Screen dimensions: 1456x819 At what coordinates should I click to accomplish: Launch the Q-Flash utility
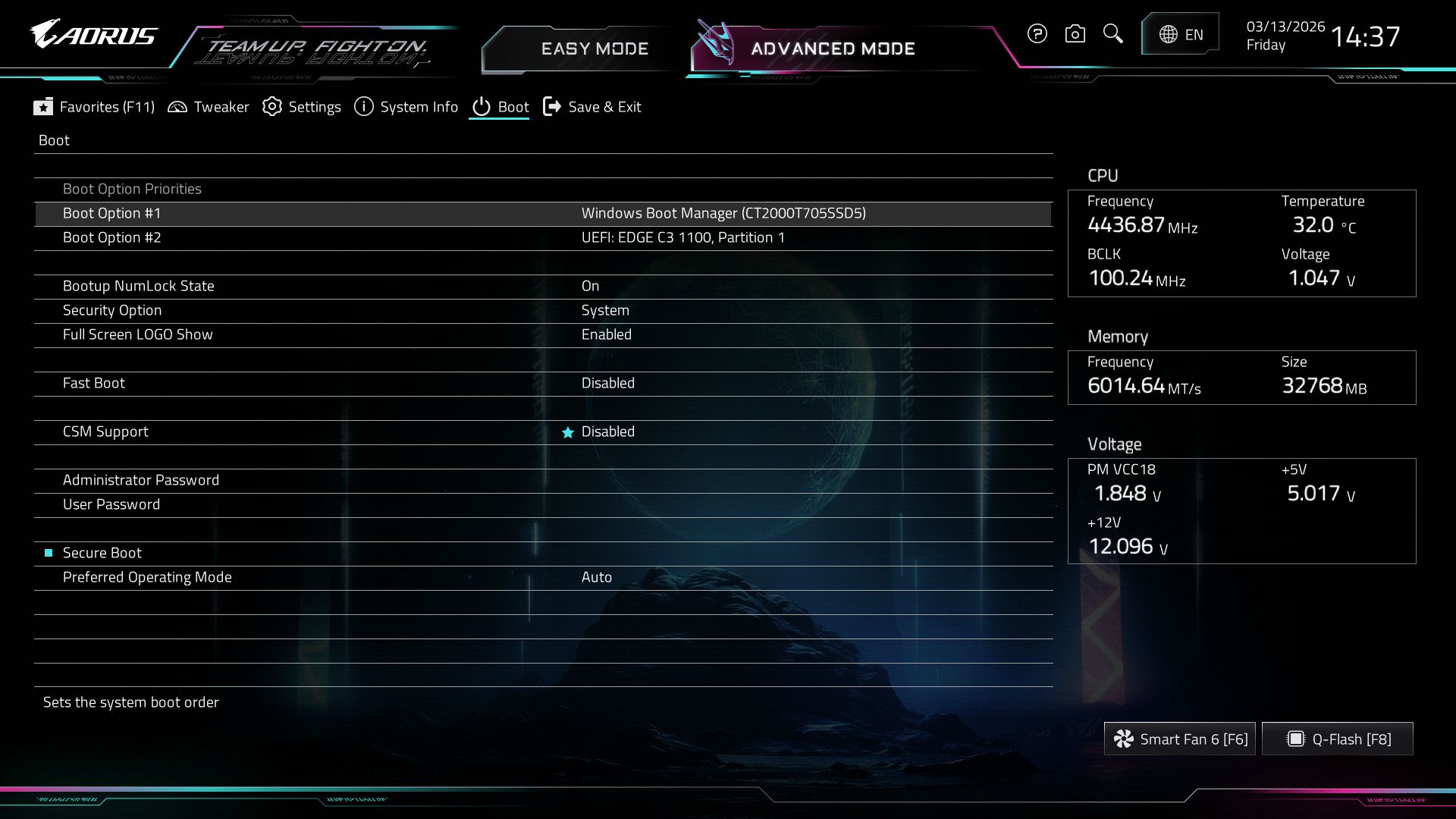pos(1338,739)
